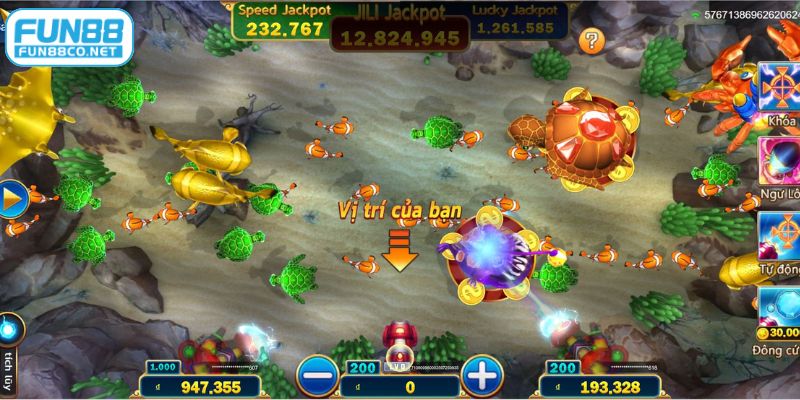Activate the Khóa target lock skill

(x=778, y=88)
